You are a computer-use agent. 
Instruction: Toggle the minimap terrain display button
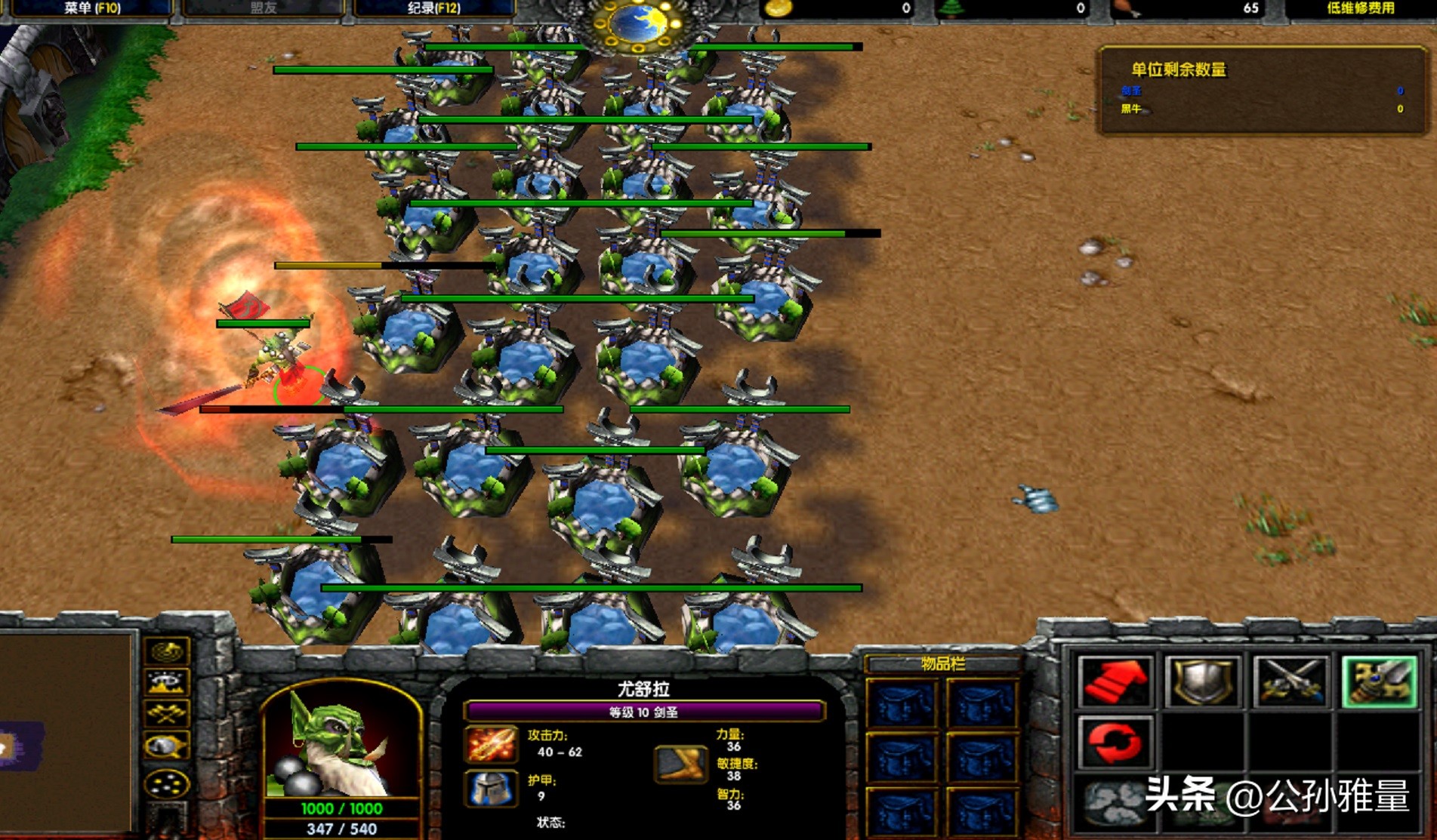pos(167,684)
